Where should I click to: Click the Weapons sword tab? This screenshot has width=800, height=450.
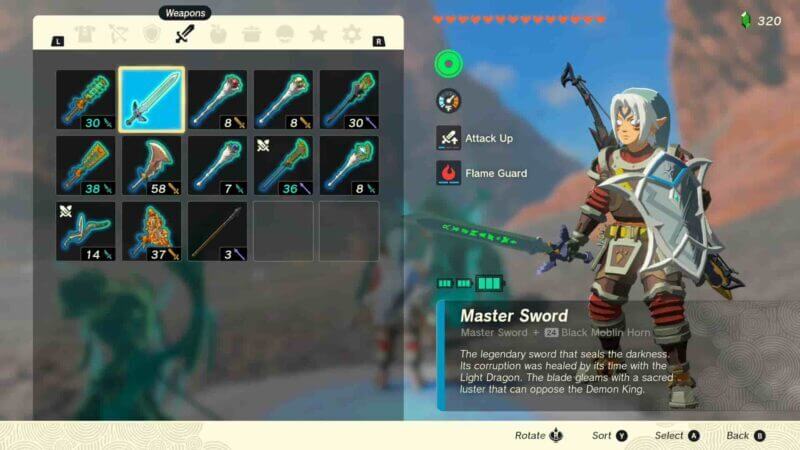point(184,35)
